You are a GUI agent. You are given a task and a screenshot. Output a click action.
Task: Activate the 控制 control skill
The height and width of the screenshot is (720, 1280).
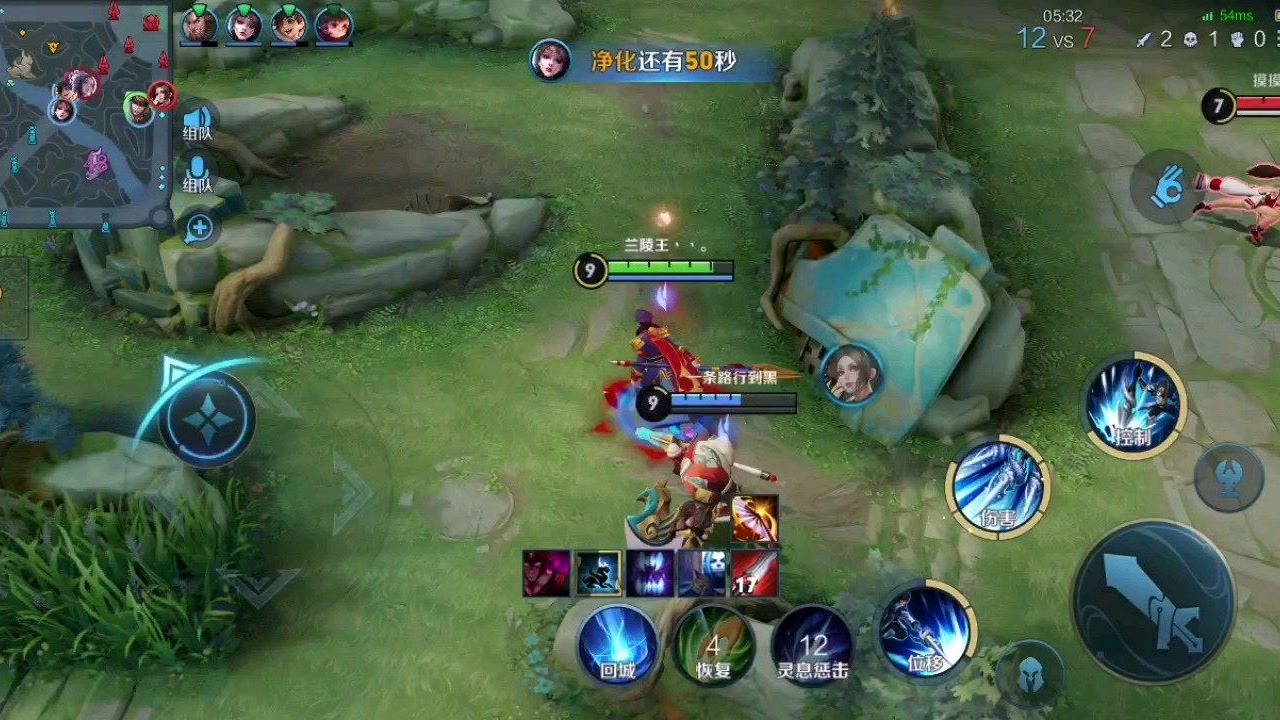(x=1134, y=405)
